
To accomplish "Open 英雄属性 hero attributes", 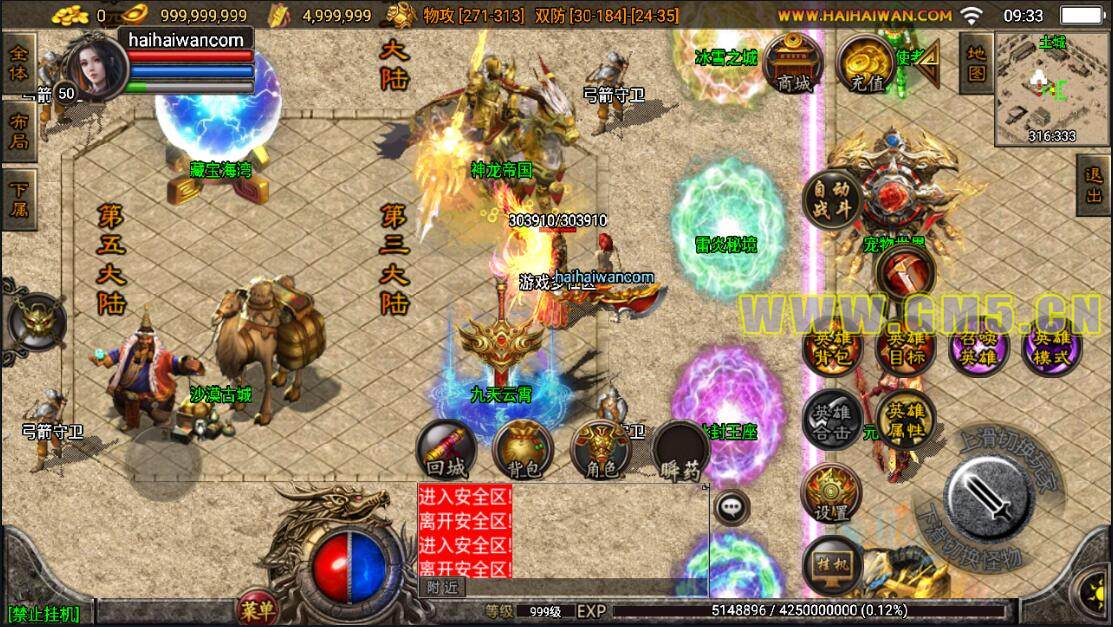I will [906, 419].
